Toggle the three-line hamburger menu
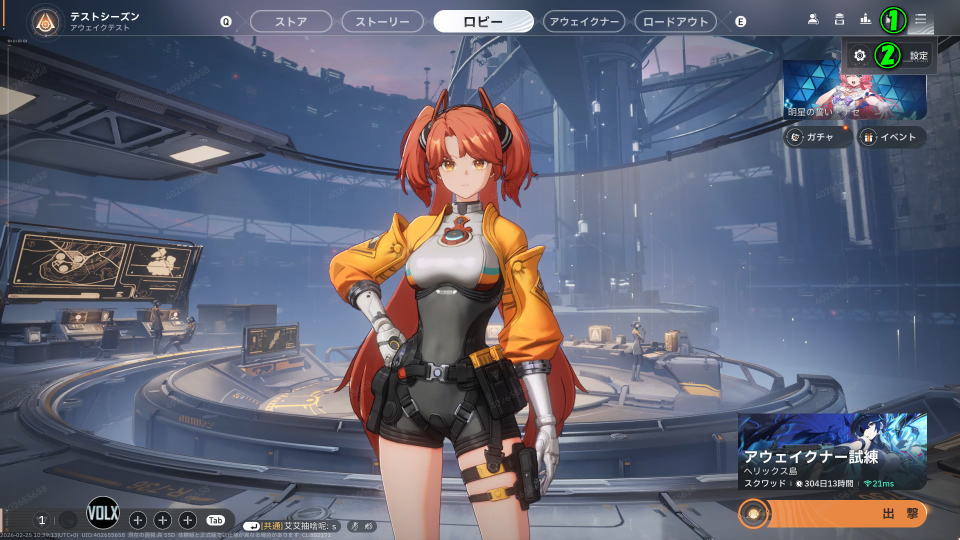960x540 pixels. (x=921, y=19)
